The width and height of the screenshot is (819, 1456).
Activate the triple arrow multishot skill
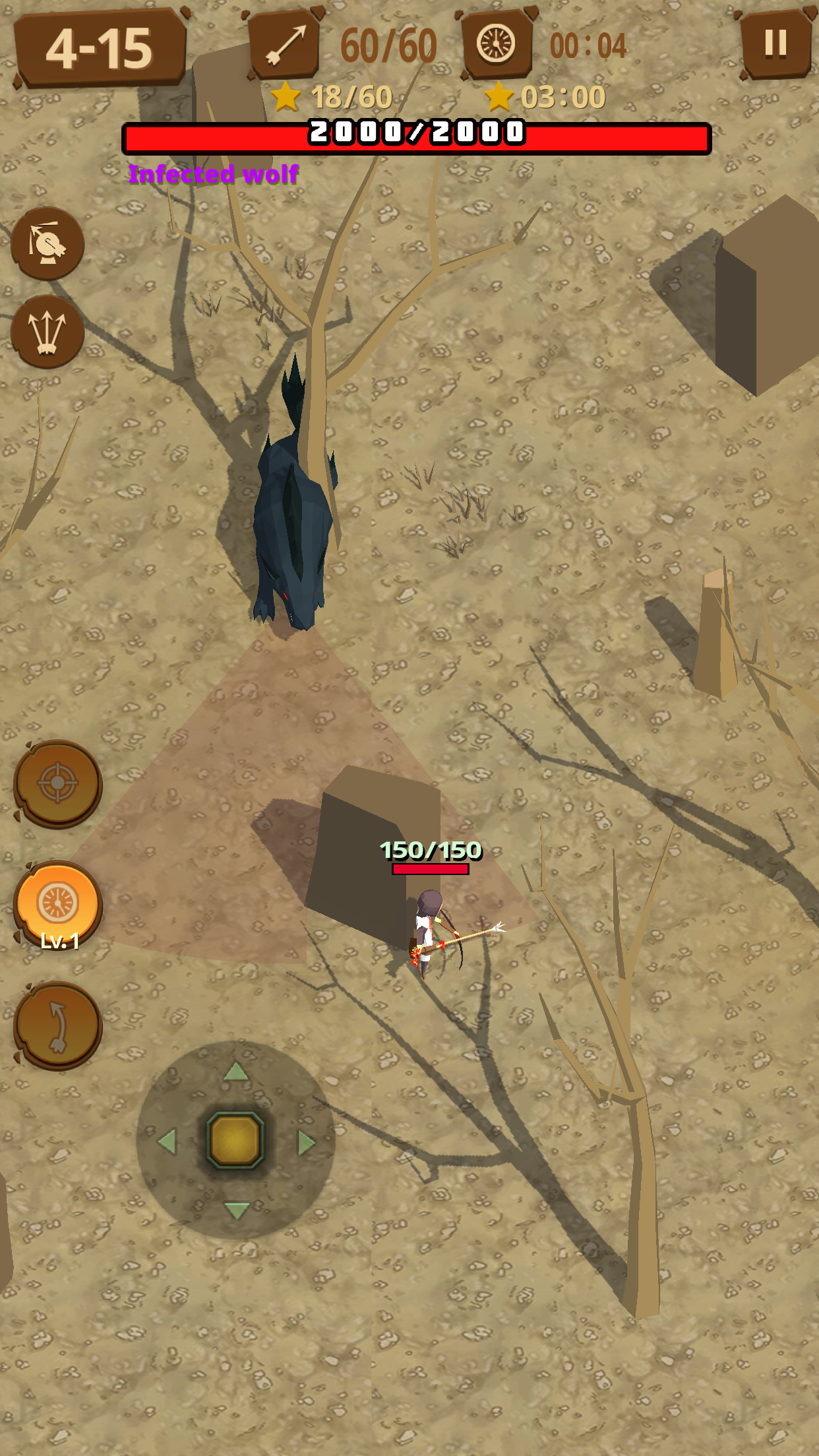click(x=47, y=331)
